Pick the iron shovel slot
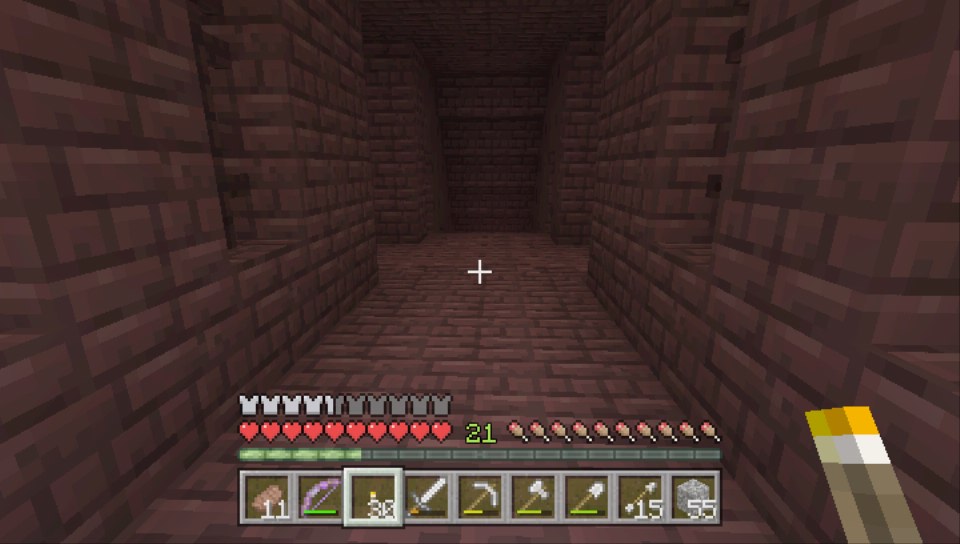 point(587,497)
